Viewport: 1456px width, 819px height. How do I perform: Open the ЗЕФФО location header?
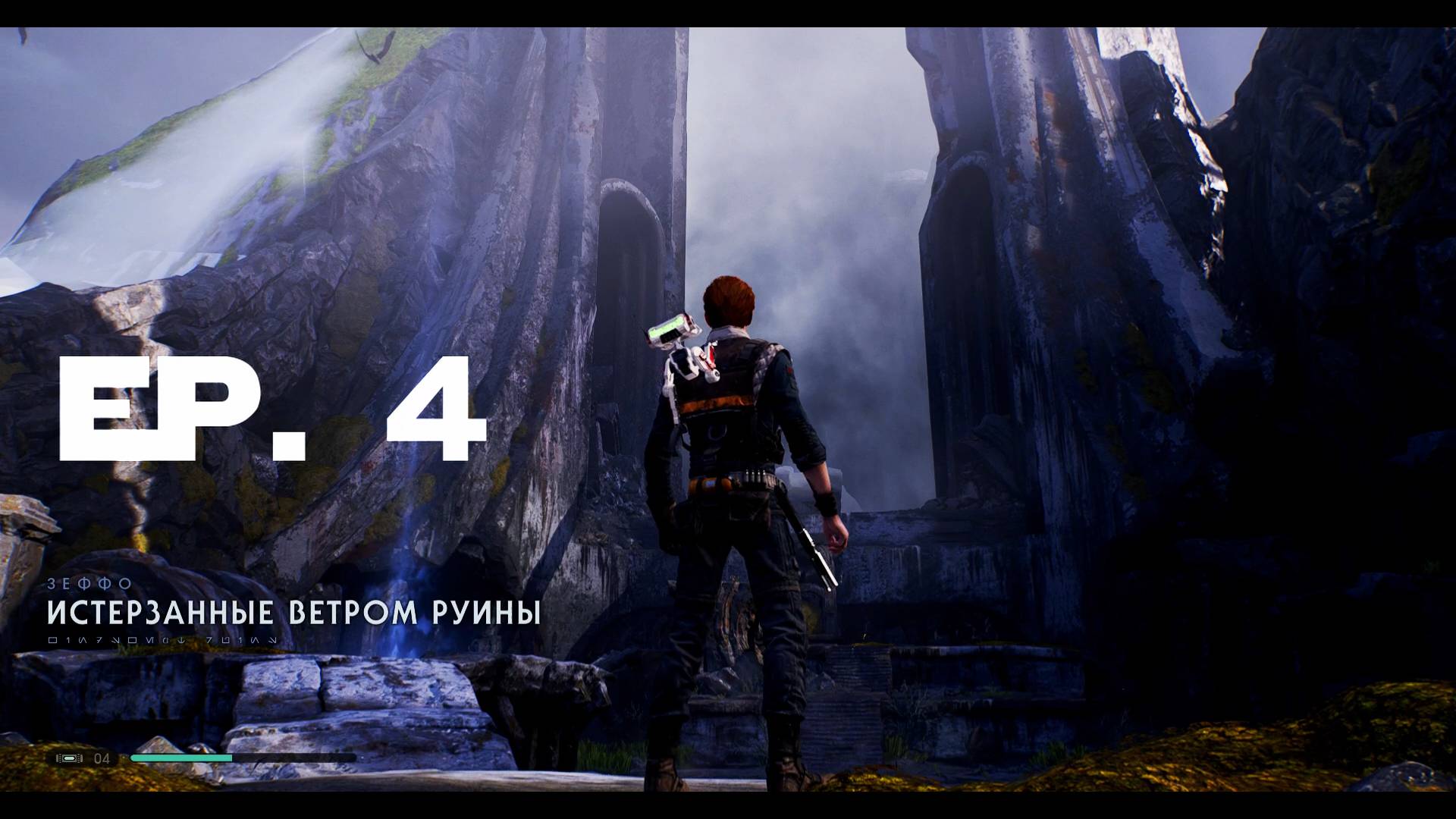(91, 585)
